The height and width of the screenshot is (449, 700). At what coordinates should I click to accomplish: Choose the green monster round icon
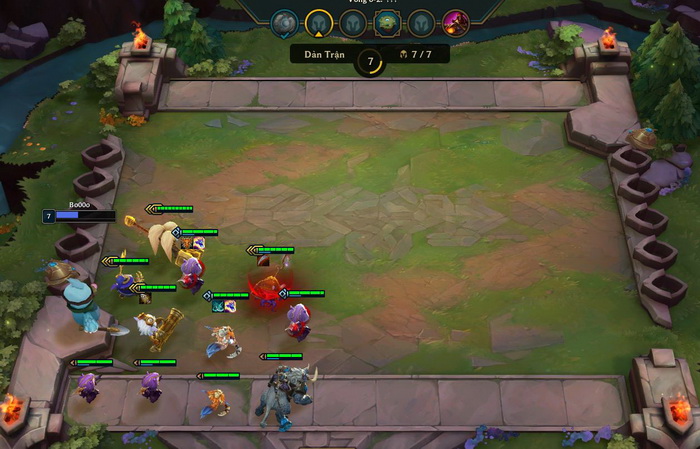[x=387, y=22]
